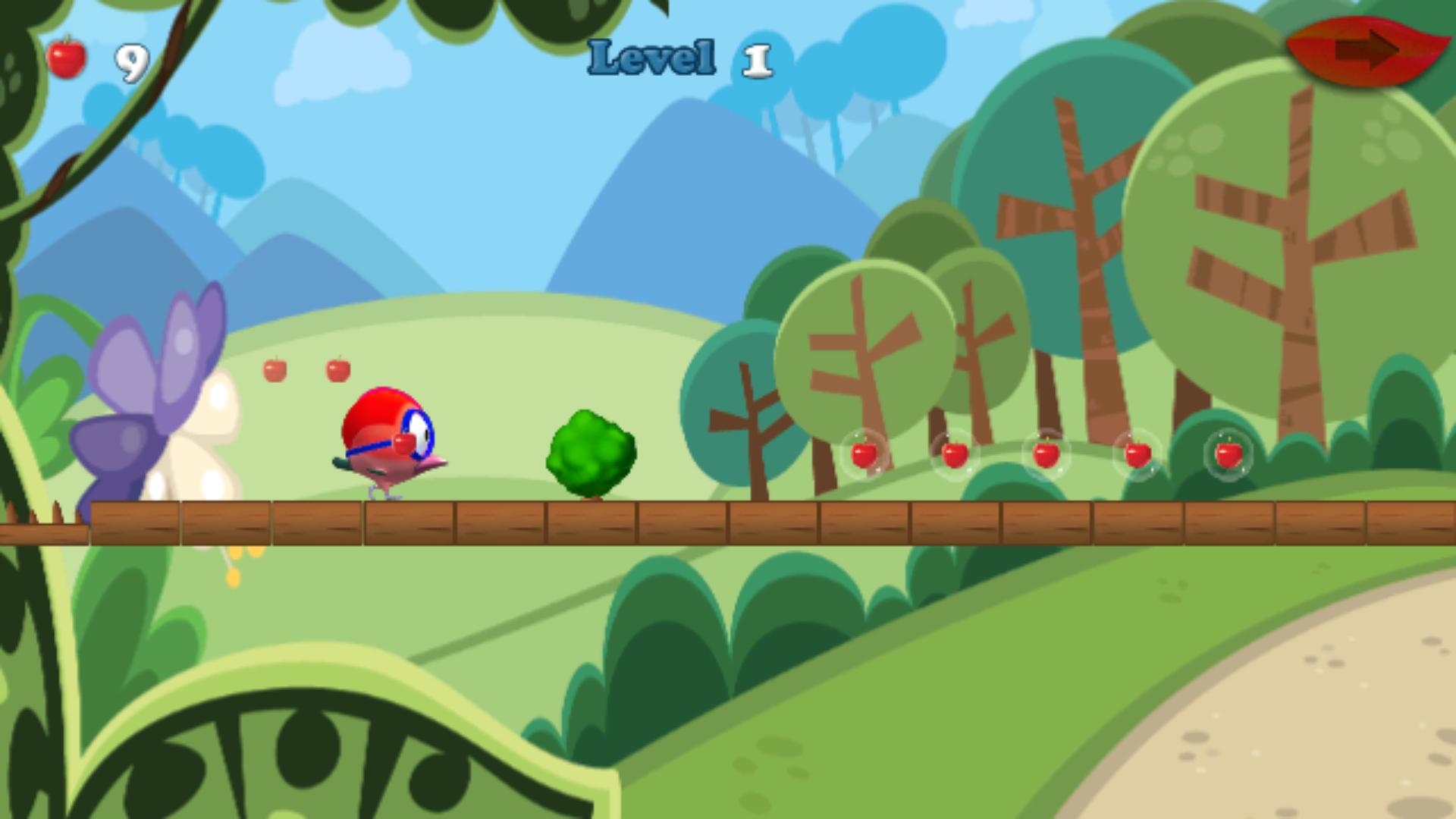Screen dimensions: 1456x819
Task: Collect the middle bubbled apple
Action: tap(1046, 455)
